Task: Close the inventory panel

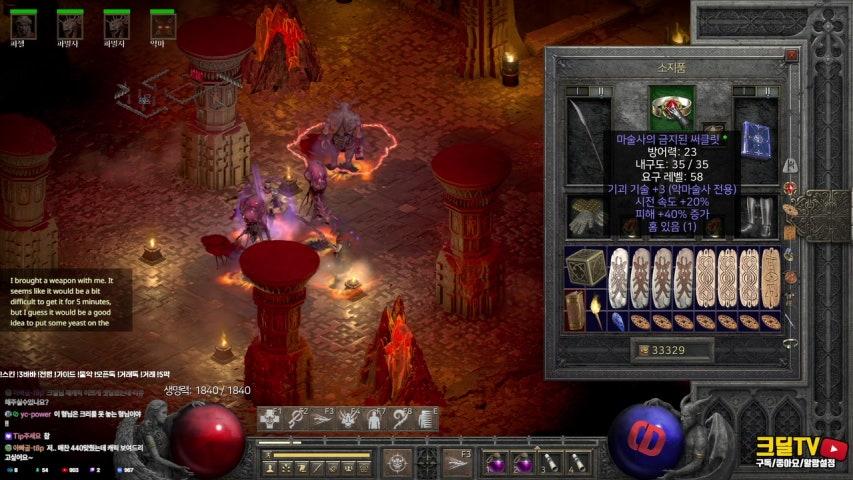Action: (792, 57)
